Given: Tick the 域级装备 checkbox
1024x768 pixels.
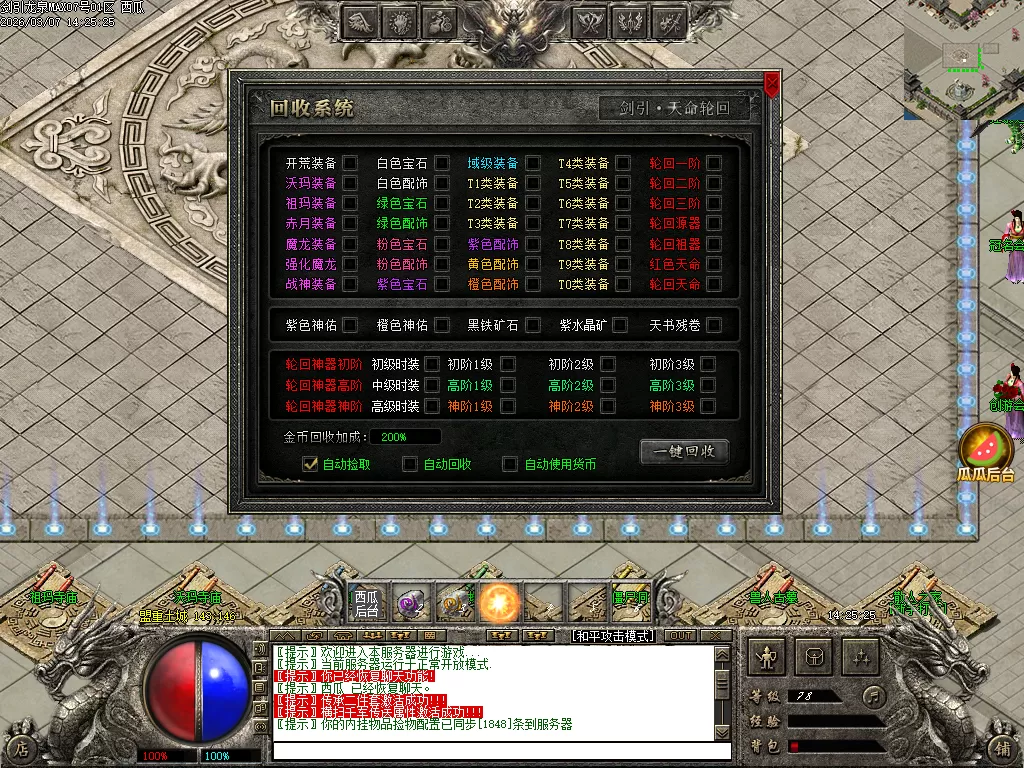Looking at the screenshot, I should 533,163.
